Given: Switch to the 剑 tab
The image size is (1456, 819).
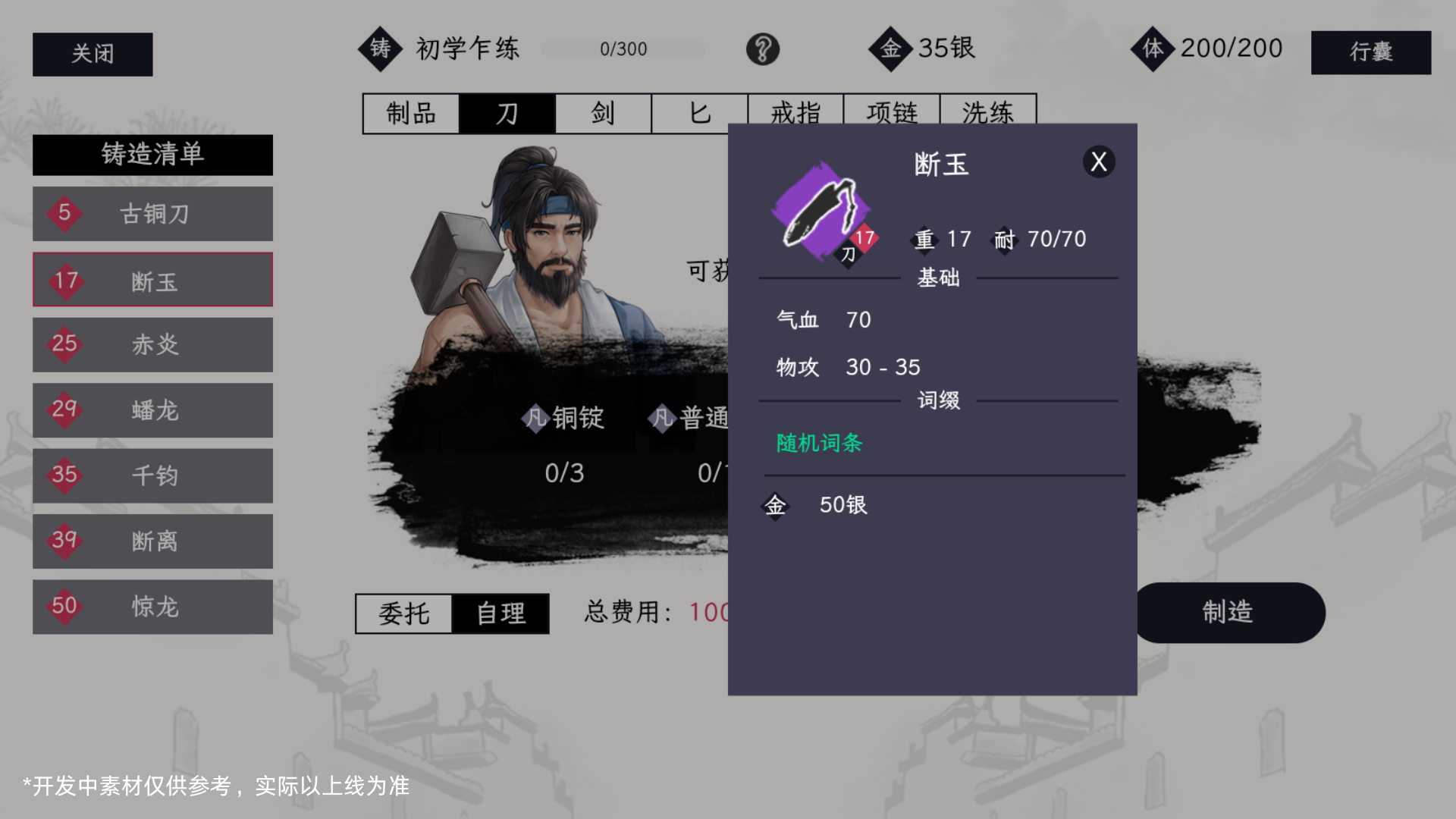Looking at the screenshot, I should click(x=602, y=113).
